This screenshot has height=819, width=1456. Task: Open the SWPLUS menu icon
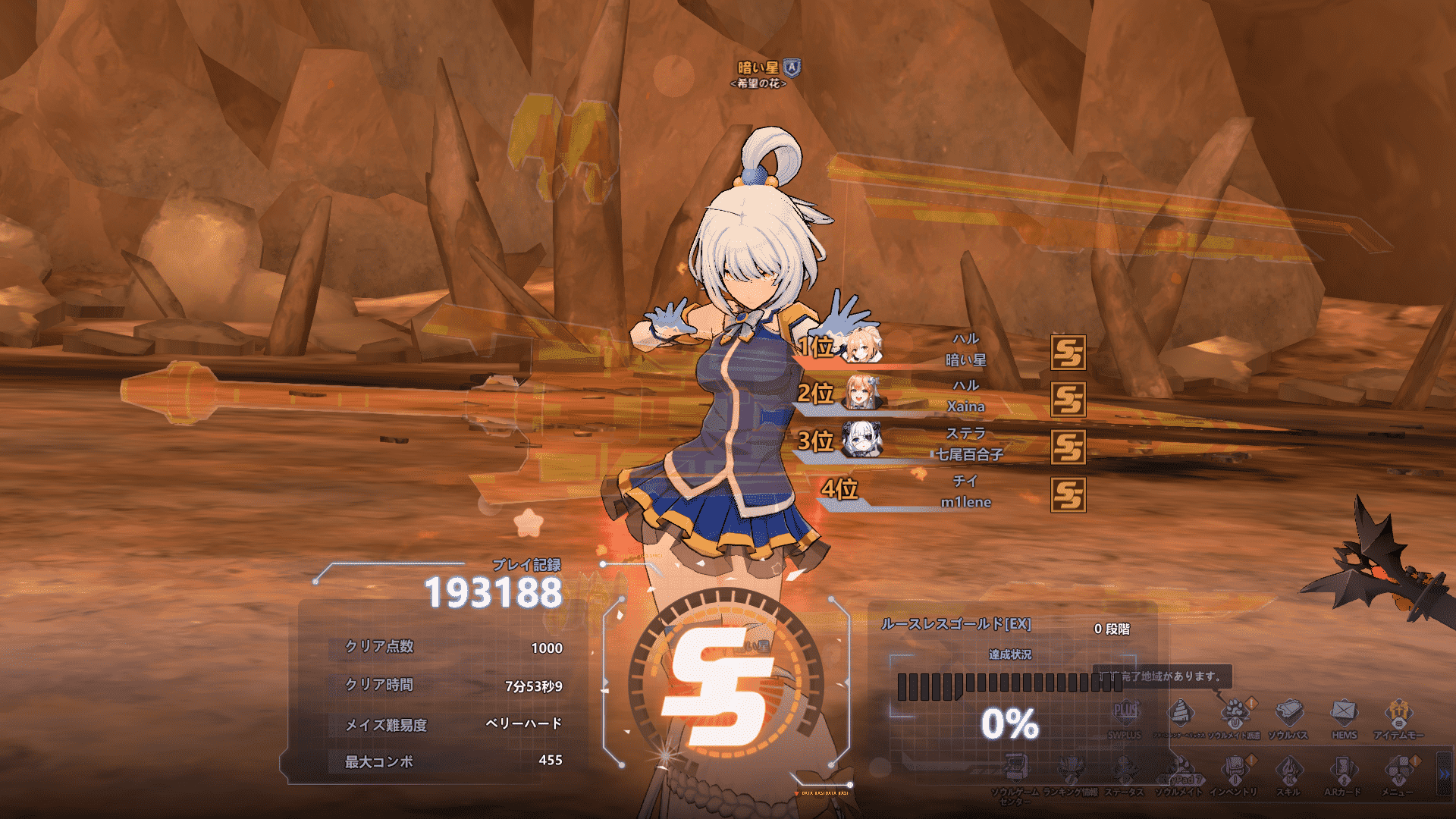tap(1125, 714)
